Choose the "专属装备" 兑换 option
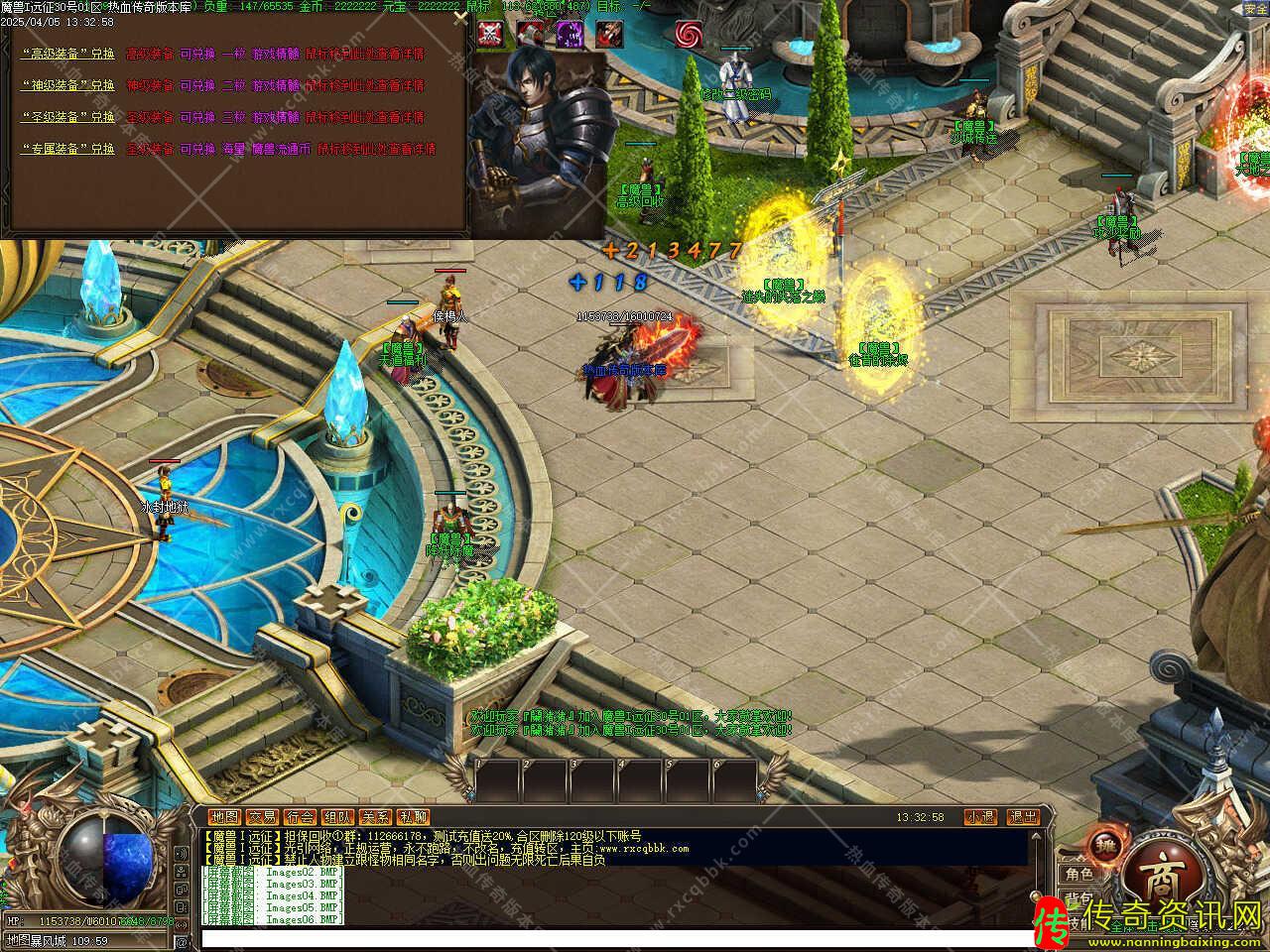1270x952 pixels. coord(68,149)
